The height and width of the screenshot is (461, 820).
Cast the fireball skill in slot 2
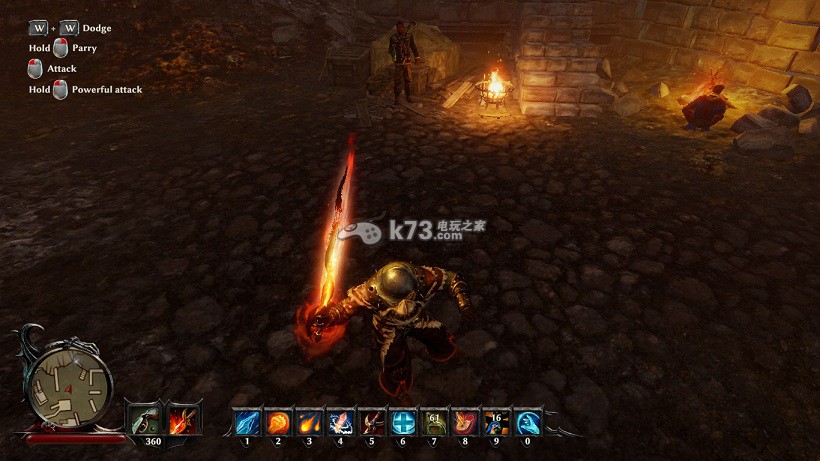click(278, 422)
